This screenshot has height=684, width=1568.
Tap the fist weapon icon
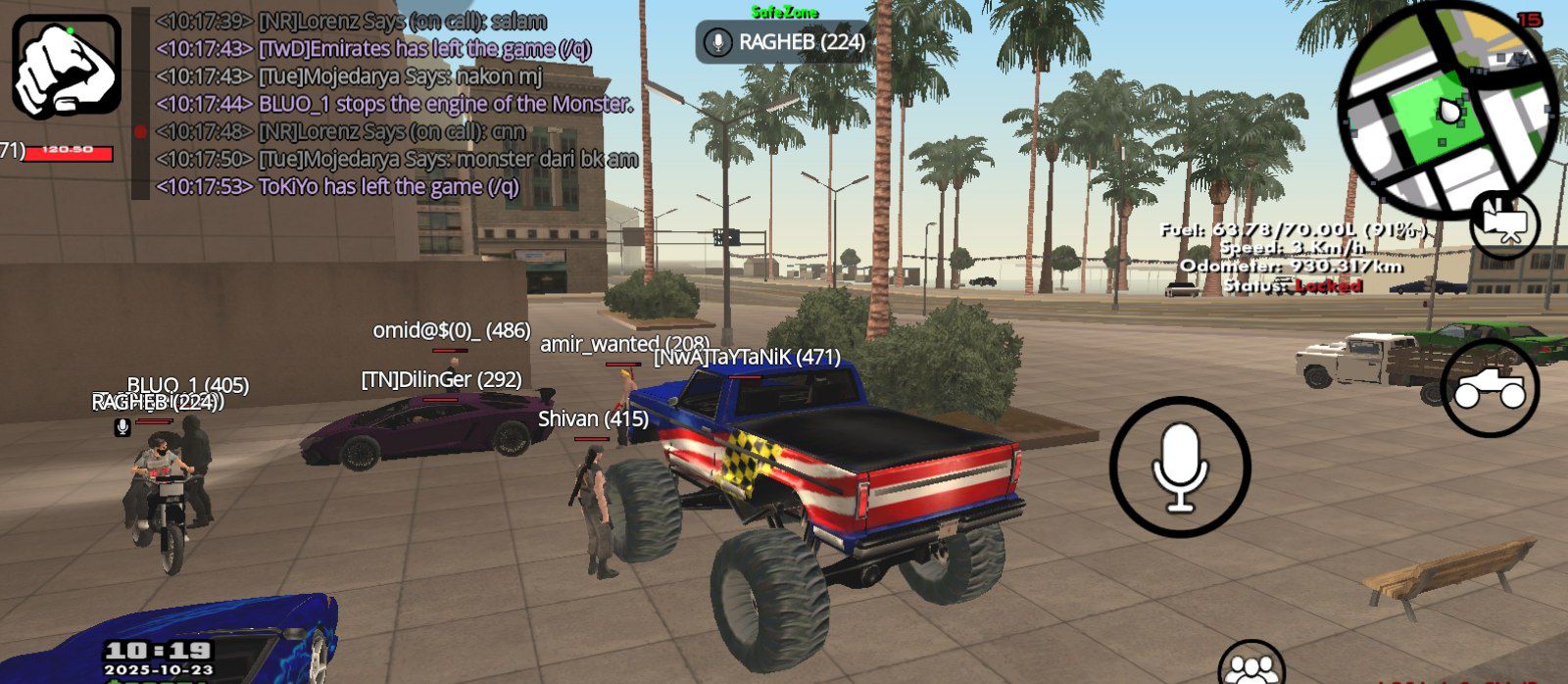[67, 67]
